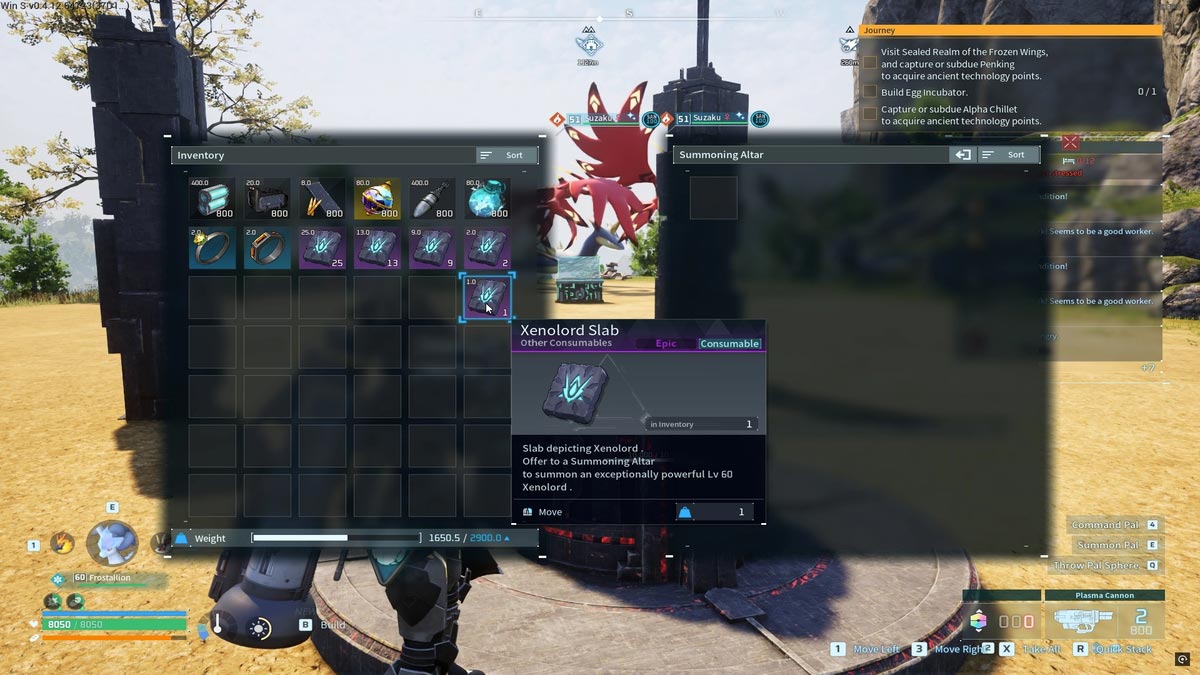Select the black ammo box stack

(x=267, y=198)
